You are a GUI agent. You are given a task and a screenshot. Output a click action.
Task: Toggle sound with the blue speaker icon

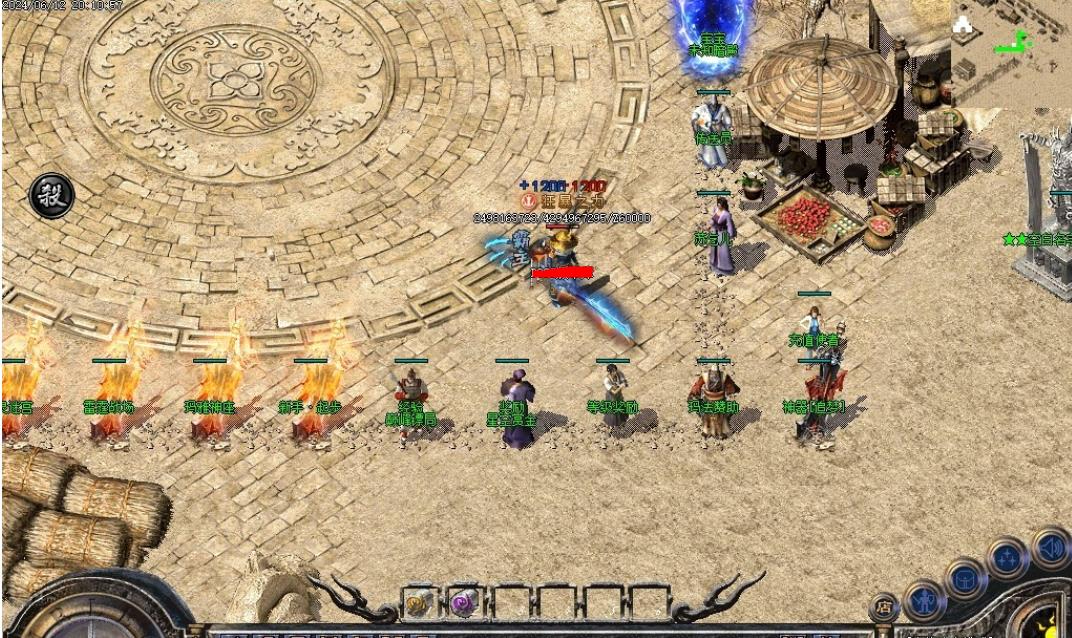[1050, 547]
